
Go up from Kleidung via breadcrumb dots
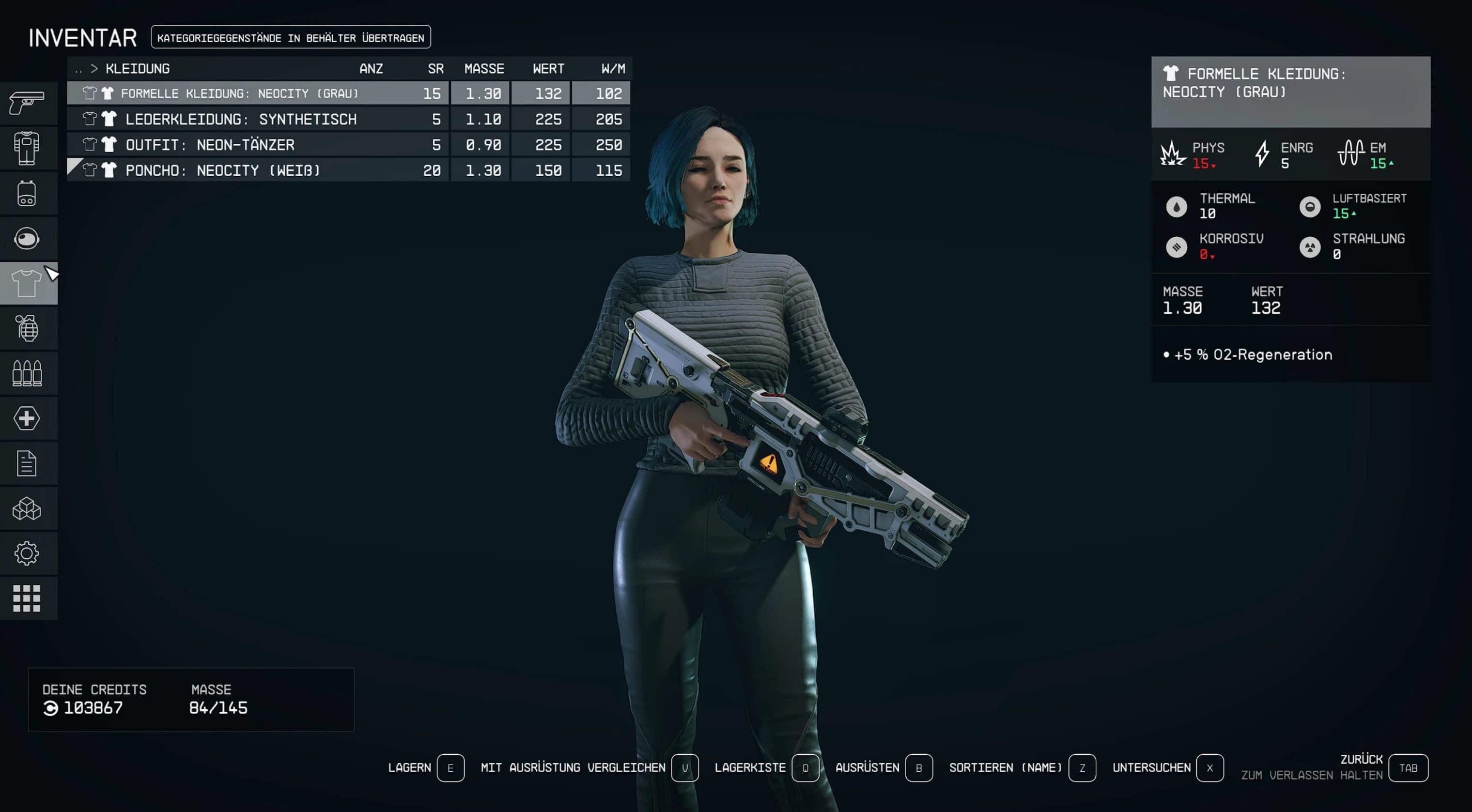click(78, 69)
